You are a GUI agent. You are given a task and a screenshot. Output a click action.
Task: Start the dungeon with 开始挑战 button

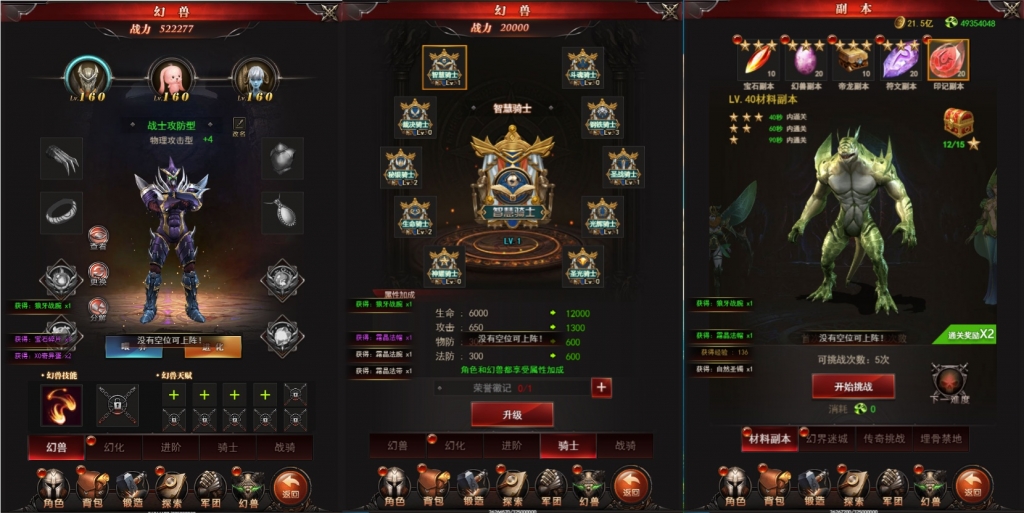[x=852, y=386]
